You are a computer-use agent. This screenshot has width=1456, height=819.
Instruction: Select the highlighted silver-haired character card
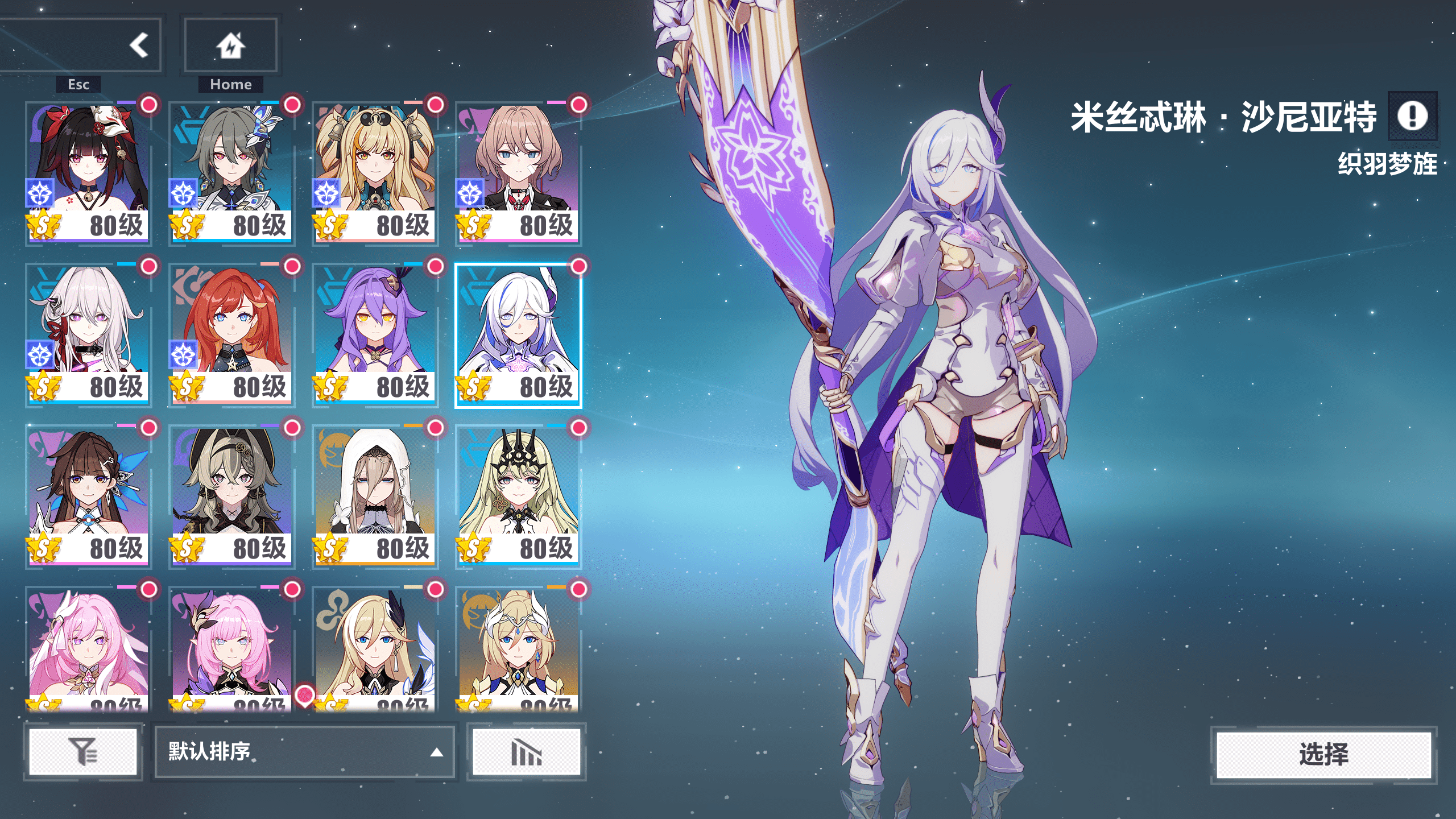point(518,333)
